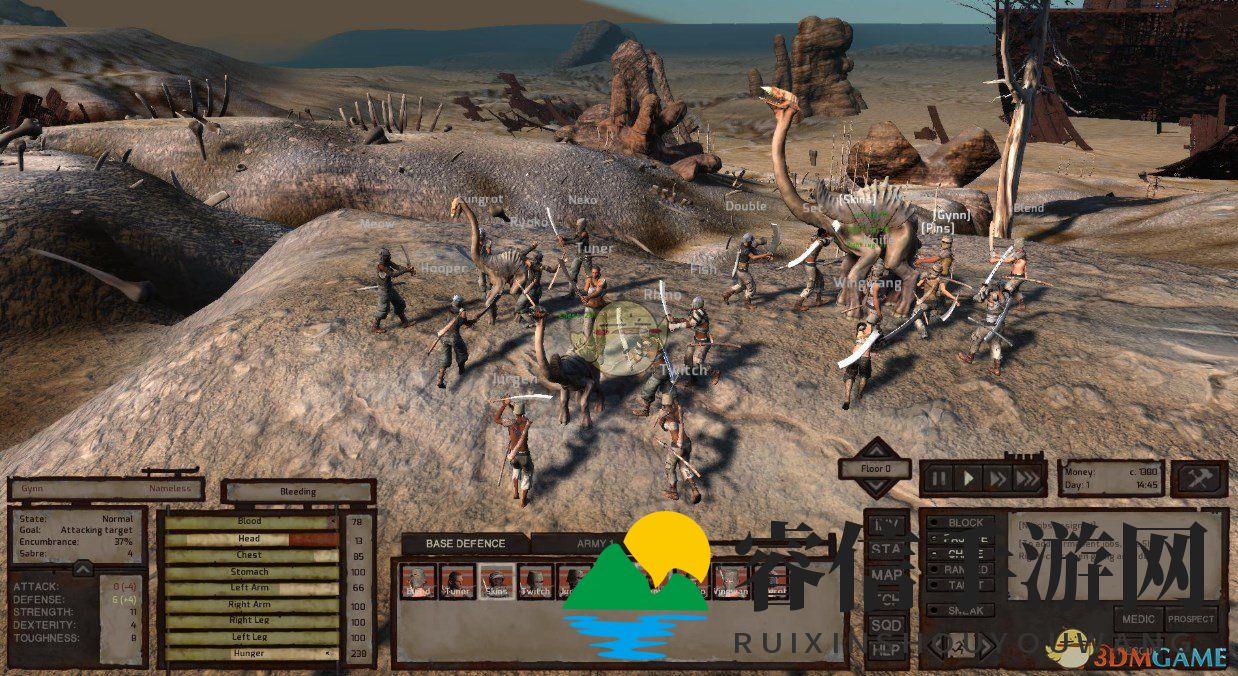Open the build menu hammer button
This screenshot has height=676, width=1238.
1199,478
